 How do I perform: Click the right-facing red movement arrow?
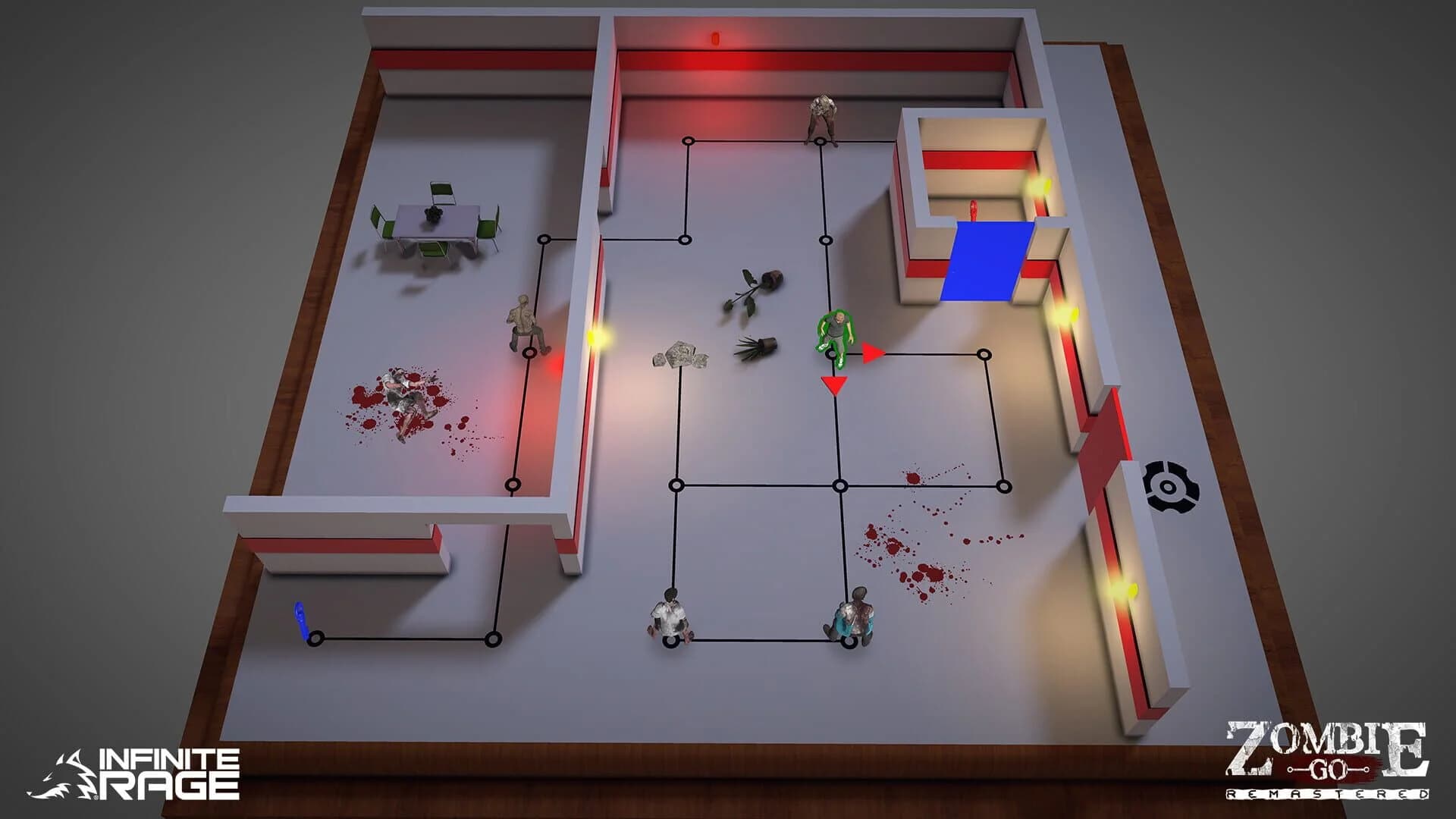871,352
